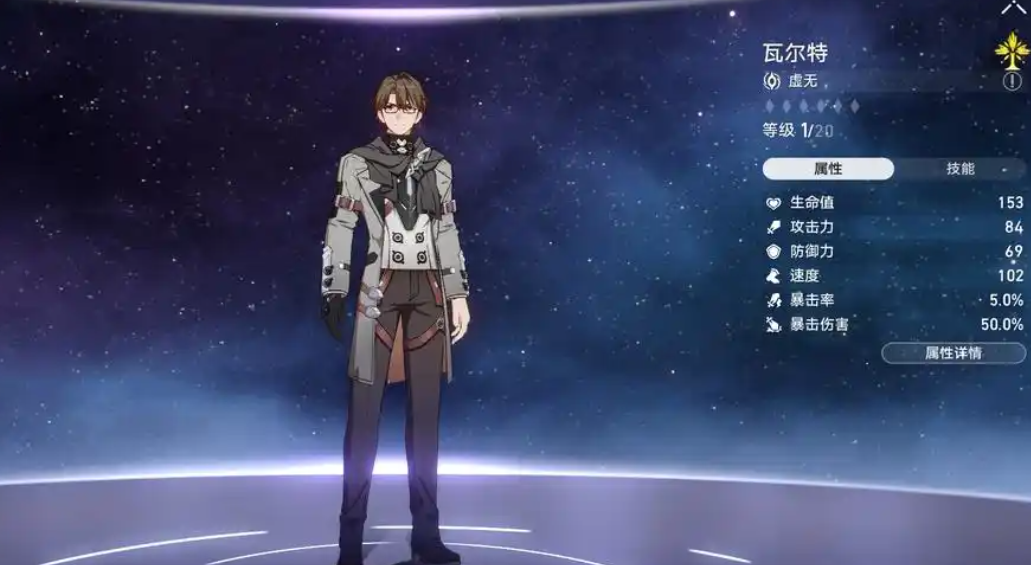Switch to the 属性 (Attributes) tab

click(828, 169)
